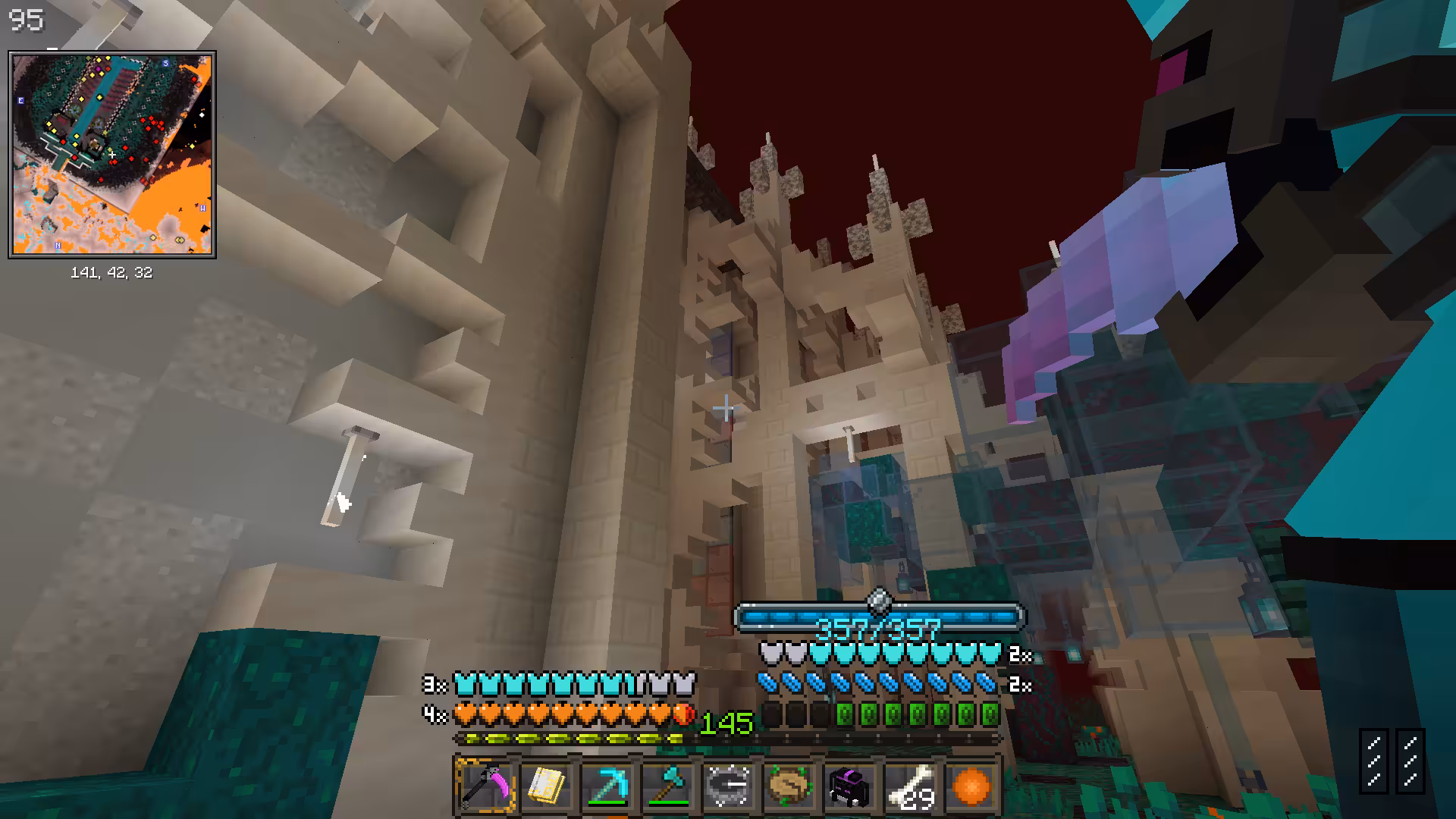This screenshot has height=819, width=1456.
Task: Select the pink-bladed scythe hotbar slot
Action: coord(485,786)
